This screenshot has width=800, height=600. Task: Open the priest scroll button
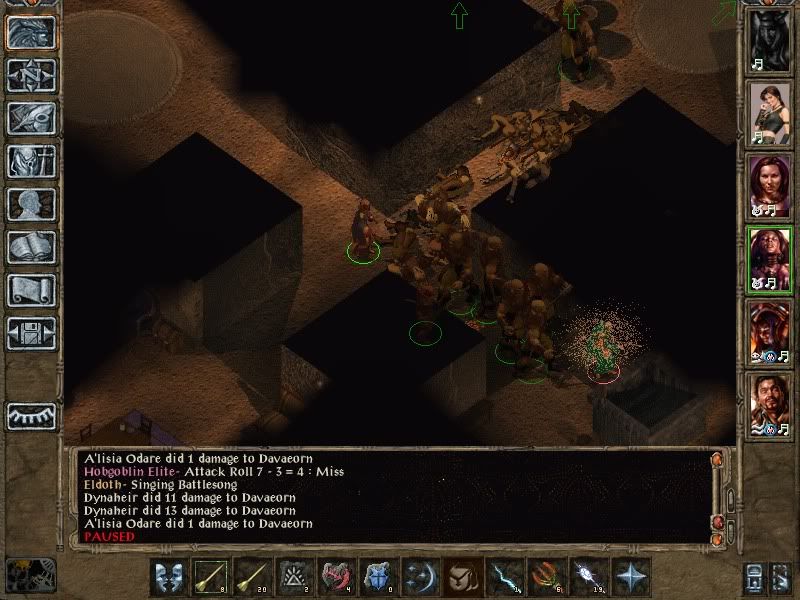[31, 290]
